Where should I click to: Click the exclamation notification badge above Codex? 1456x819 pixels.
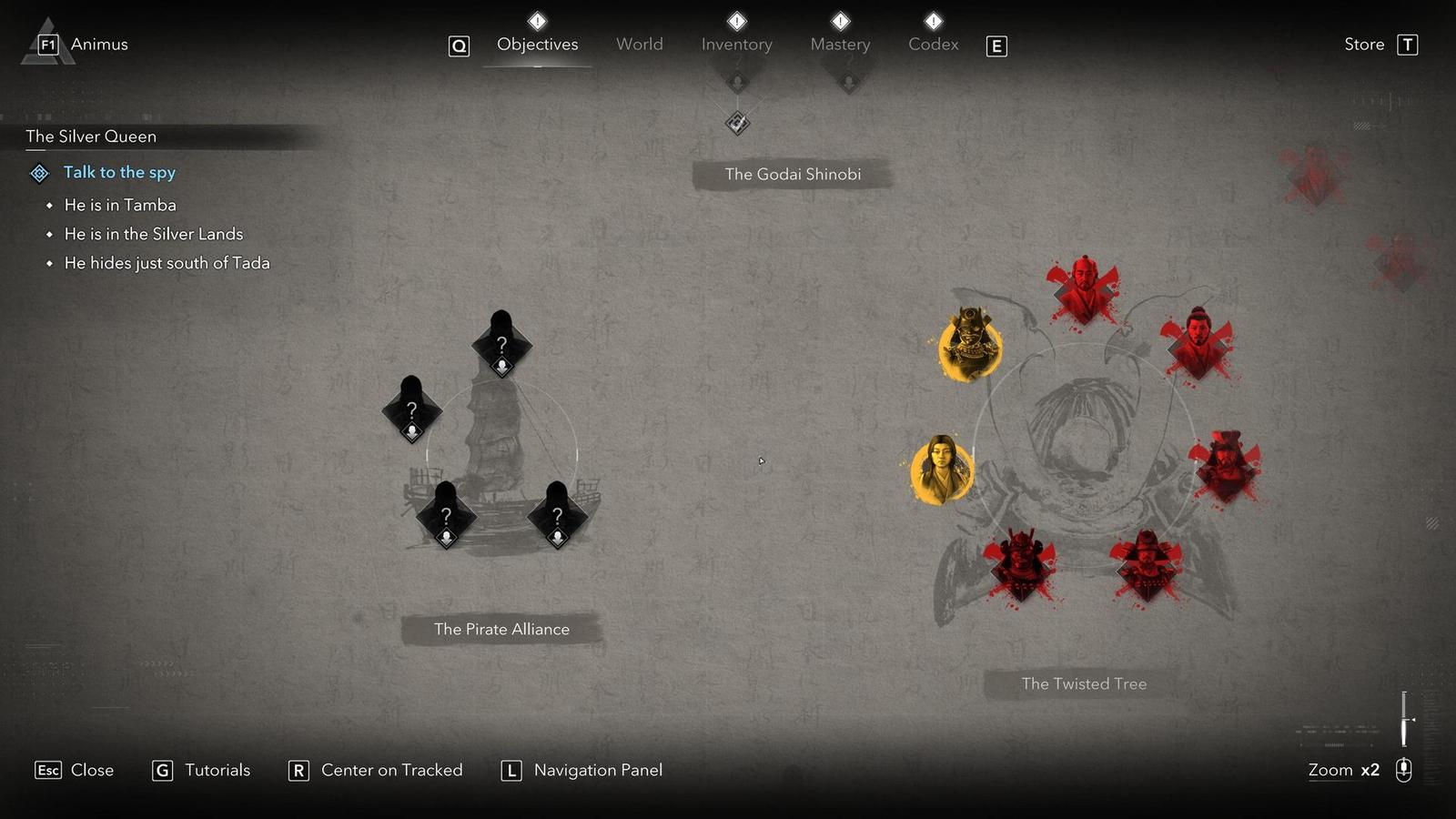(x=932, y=19)
